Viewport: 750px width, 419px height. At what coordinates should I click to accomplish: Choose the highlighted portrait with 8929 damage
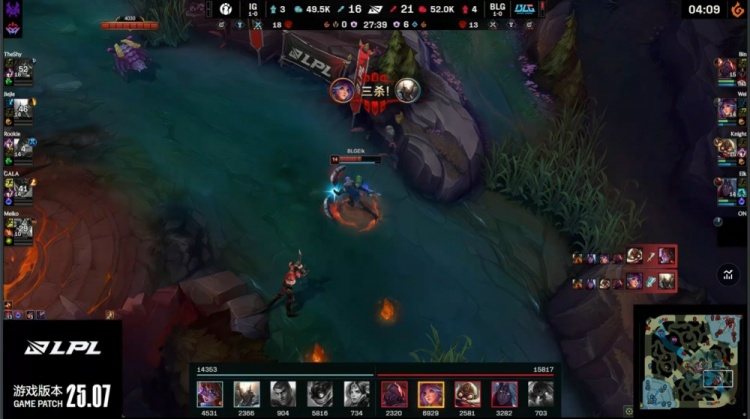[x=431, y=393]
